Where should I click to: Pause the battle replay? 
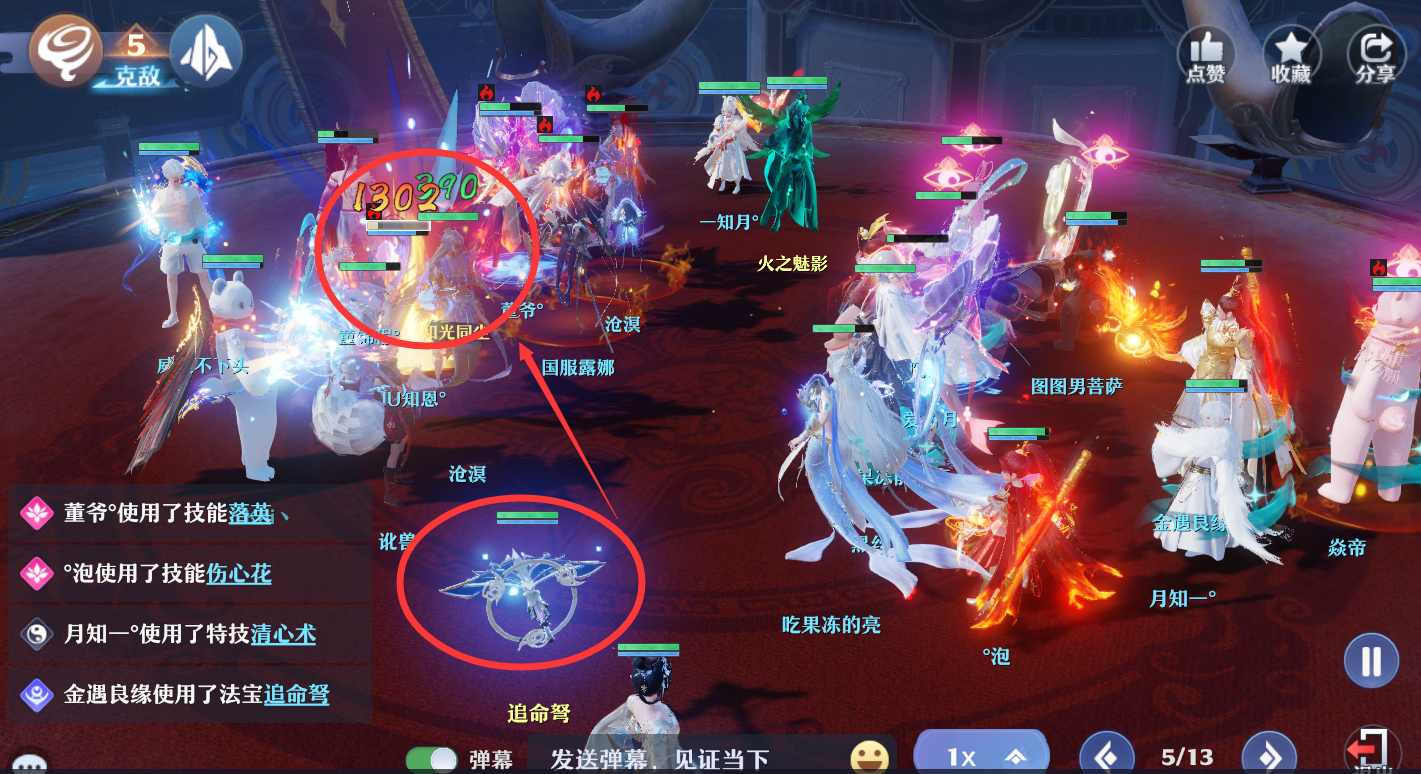1370,661
